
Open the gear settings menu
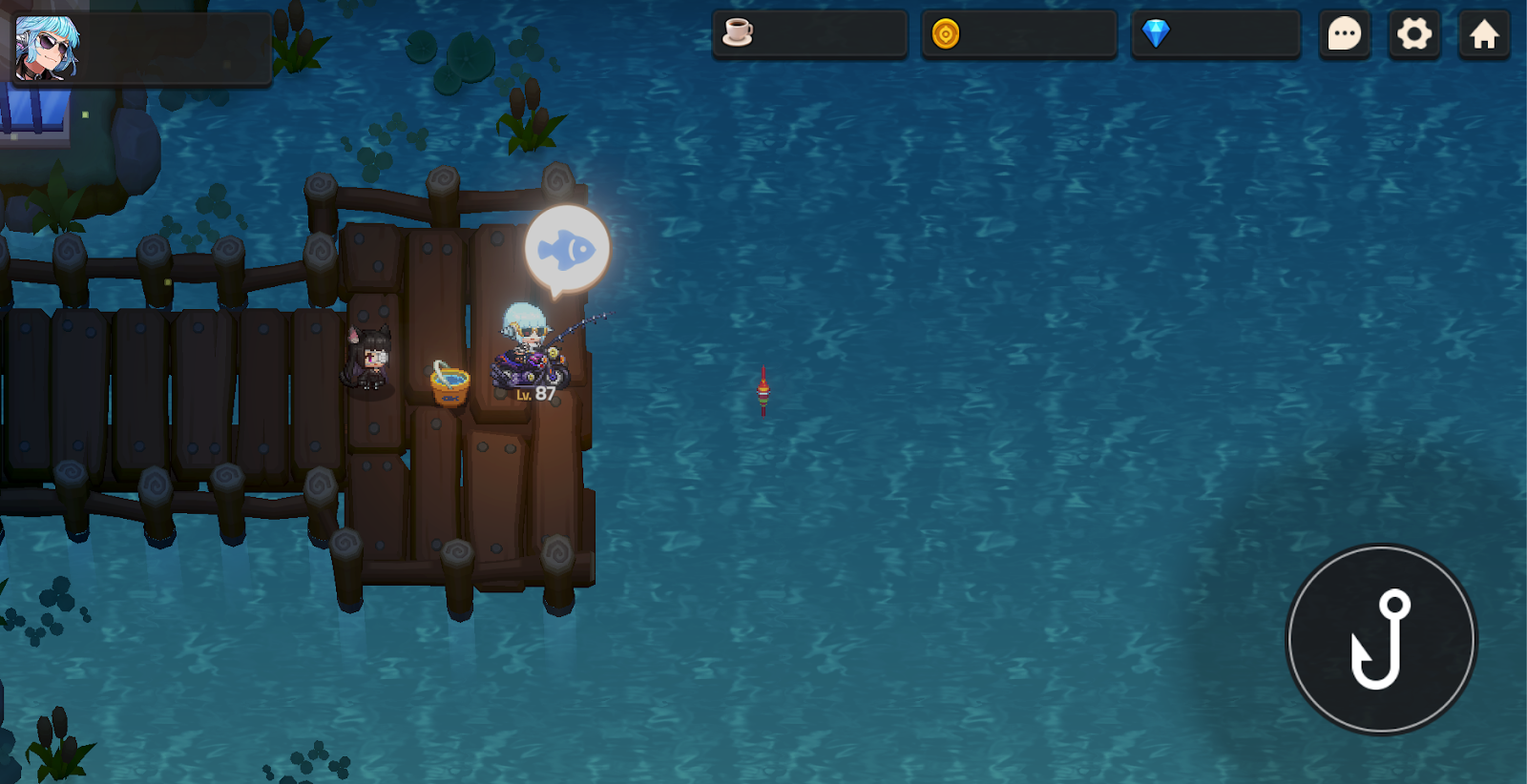[x=1414, y=35]
